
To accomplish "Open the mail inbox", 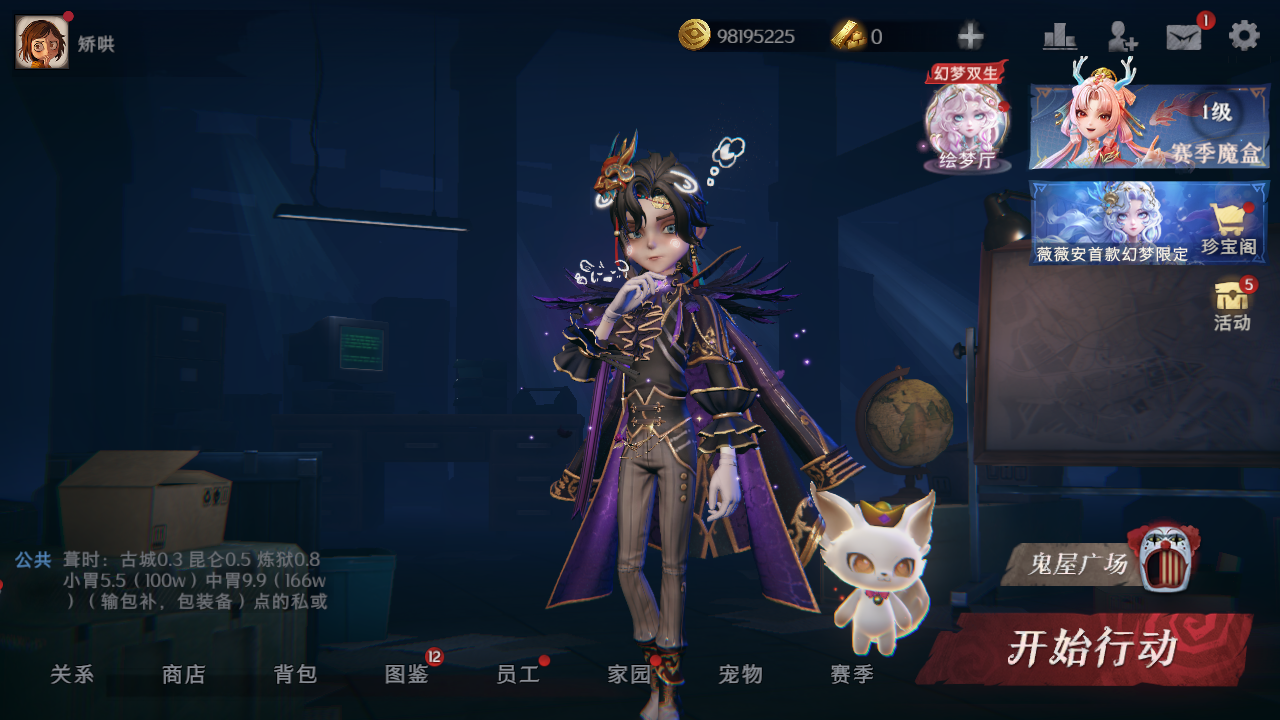I will click(x=1184, y=37).
